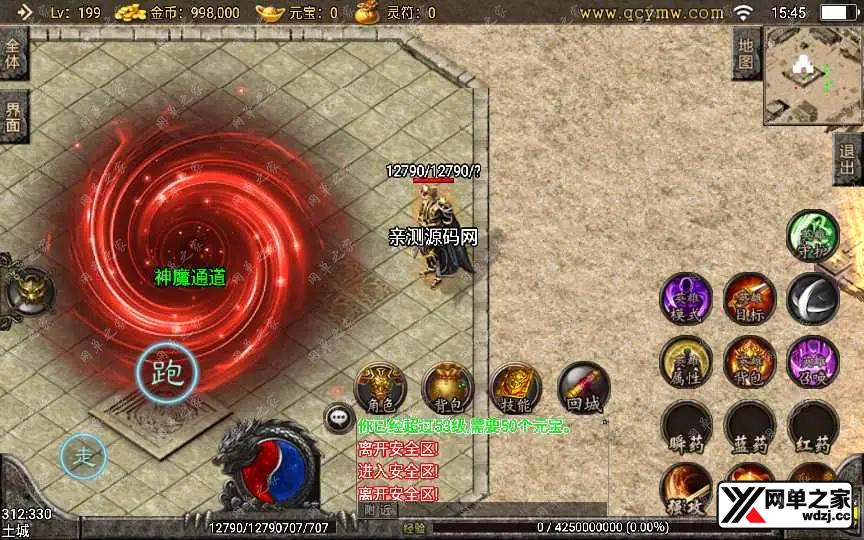864x540 pixels.
Task: Open the 背包 bag next to 角色
Action: coord(447,389)
